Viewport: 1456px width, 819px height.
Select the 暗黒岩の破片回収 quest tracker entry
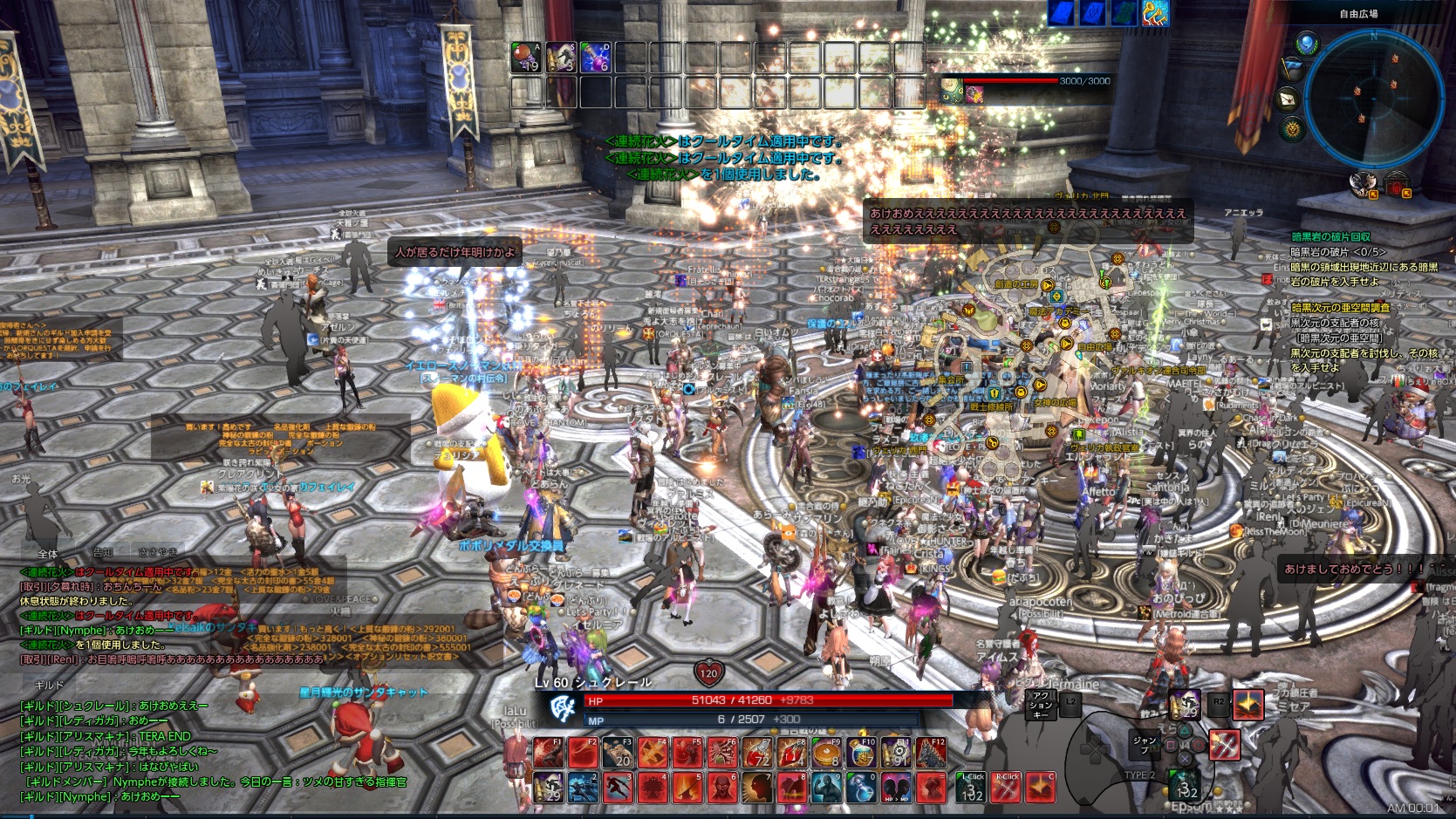(x=1330, y=236)
